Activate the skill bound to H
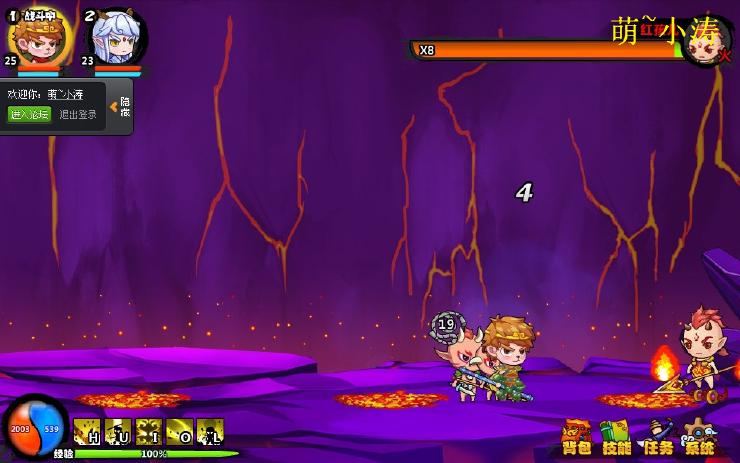This screenshot has height=463, width=740. coord(87,431)
